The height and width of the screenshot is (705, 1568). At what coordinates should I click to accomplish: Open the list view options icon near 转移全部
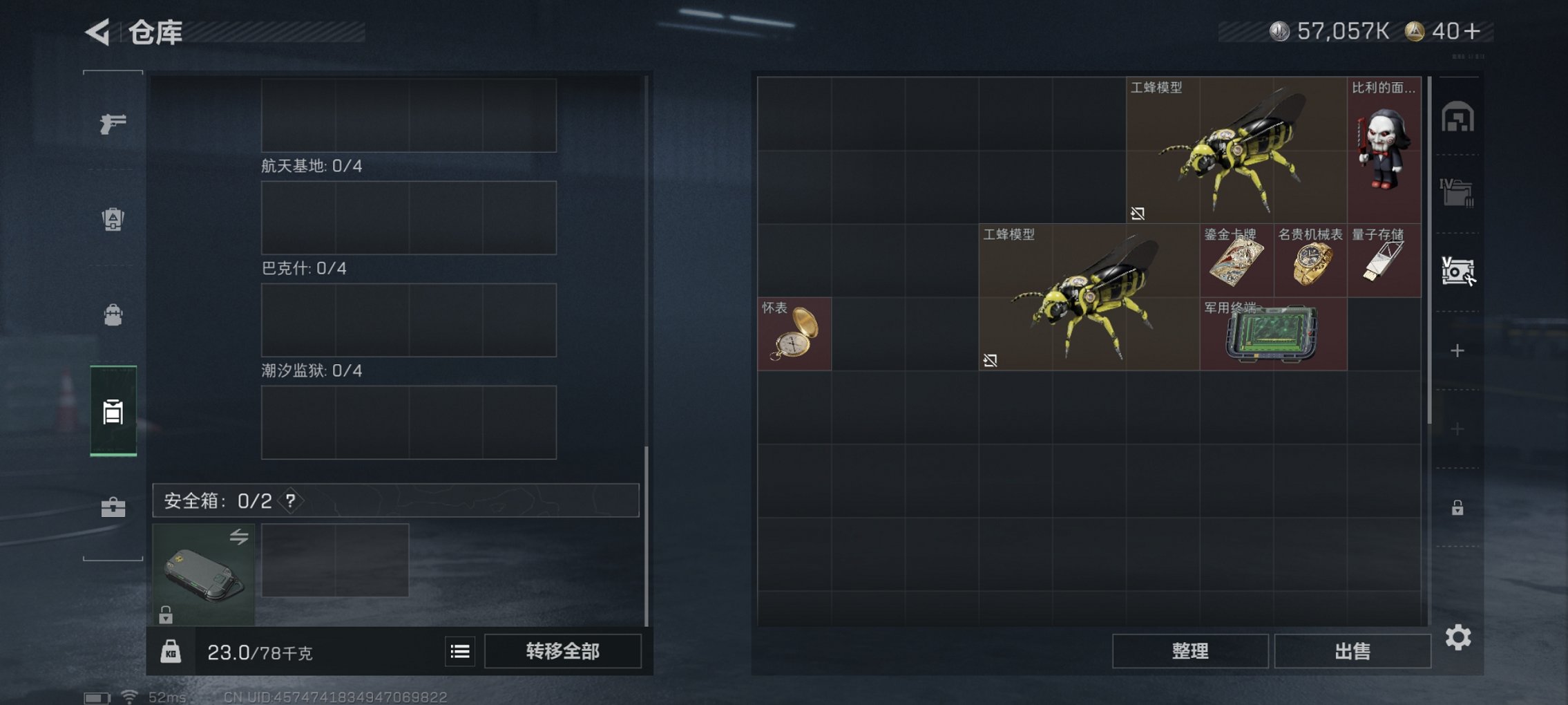(x=459, y=650)
